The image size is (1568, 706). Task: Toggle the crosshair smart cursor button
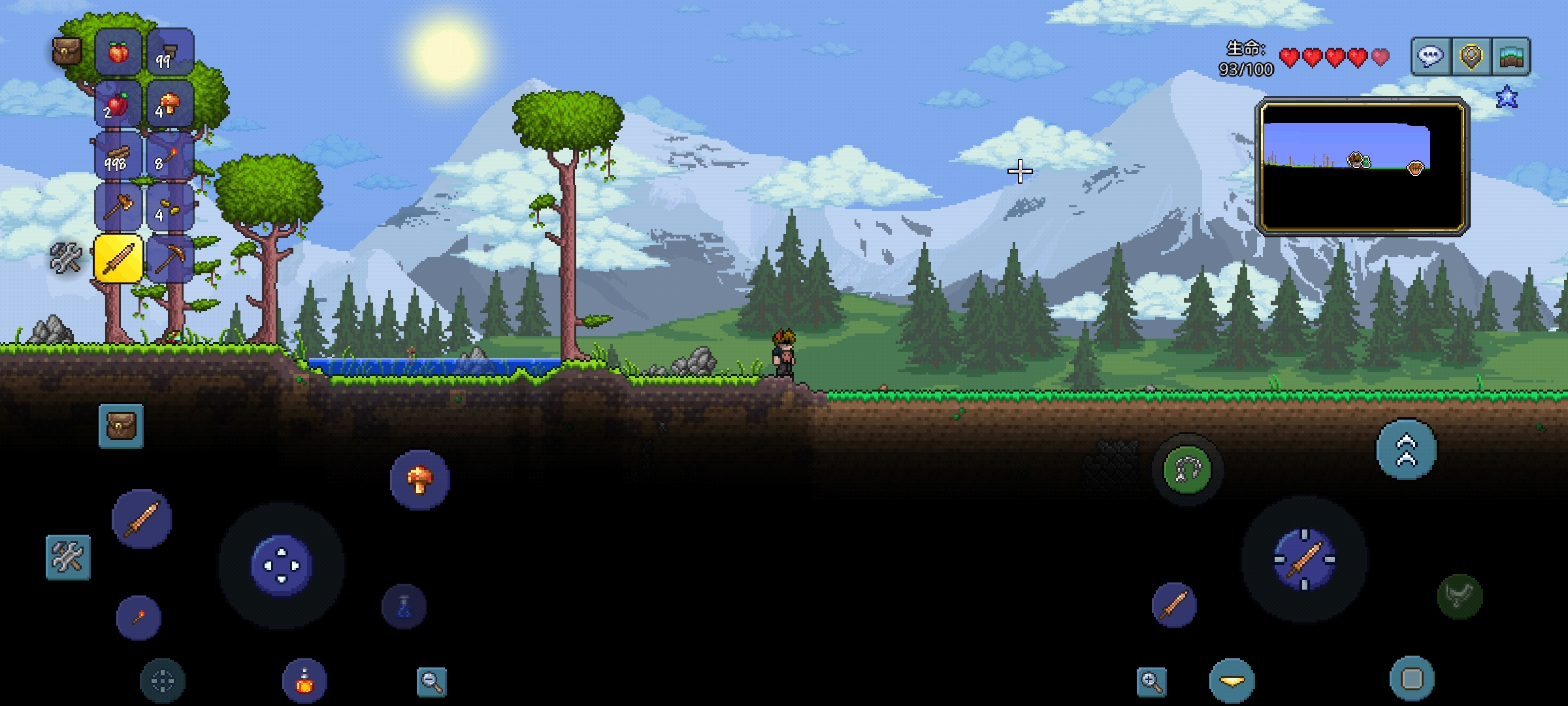click(x=163, y=681)
